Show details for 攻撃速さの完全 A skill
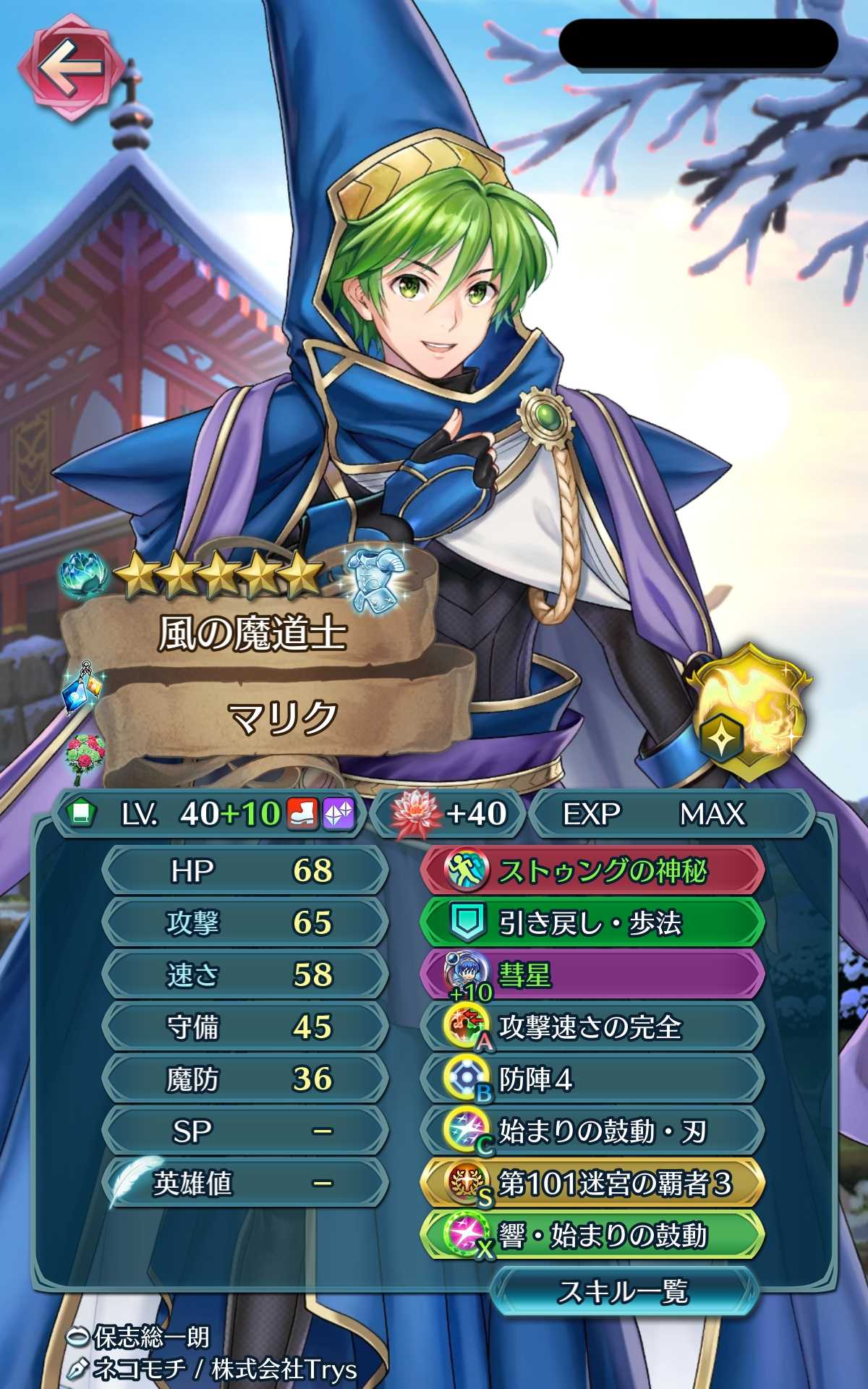 click(592, 1027)
